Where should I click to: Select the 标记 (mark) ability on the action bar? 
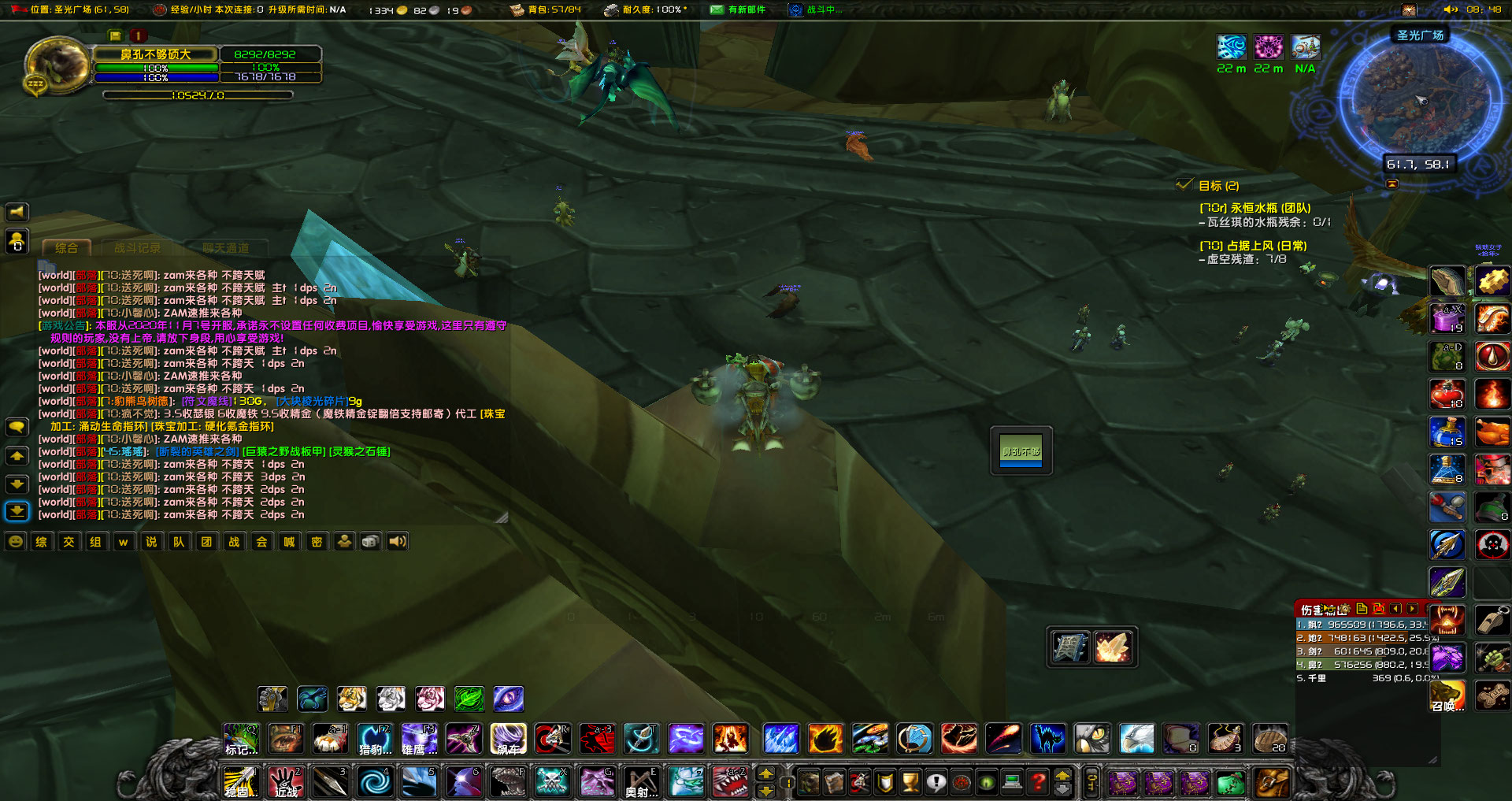click(x=241, y=739)
